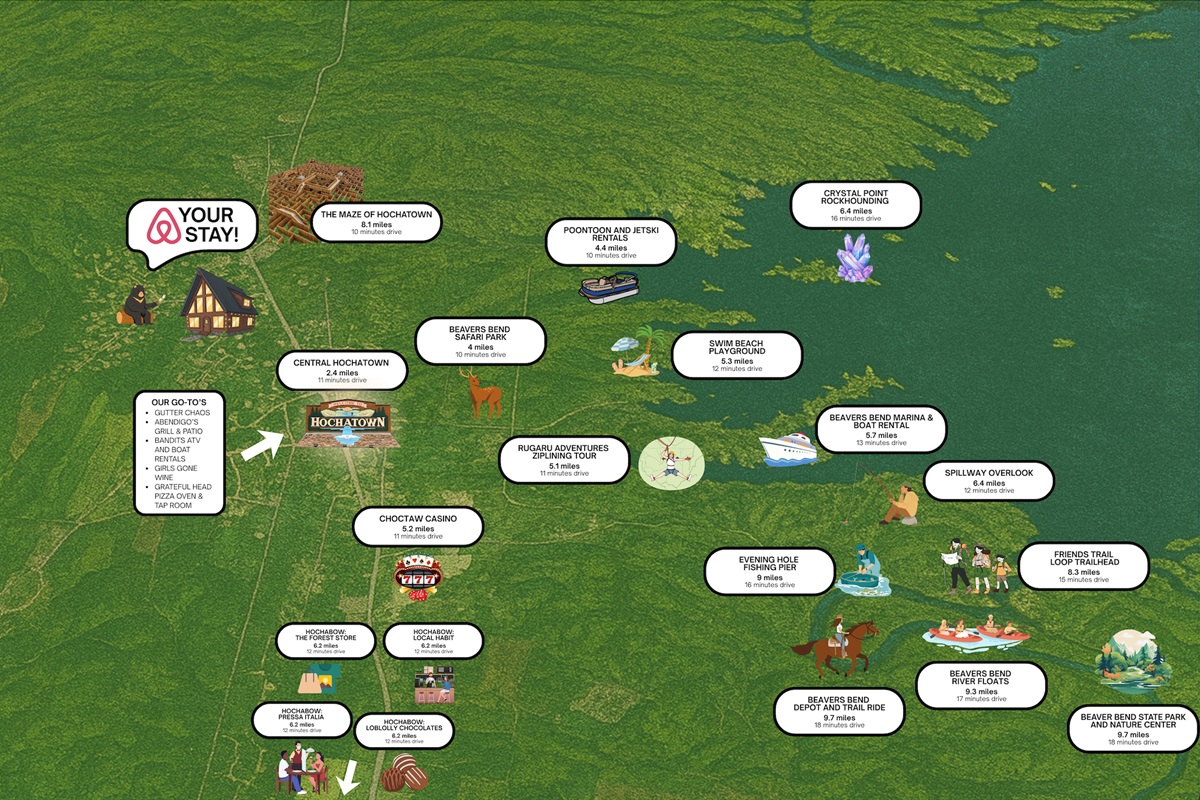Viewport: 1200px width, 800px height.
Task: Select the Beavers Bend Safari Park label
Action: coord(481,341)
